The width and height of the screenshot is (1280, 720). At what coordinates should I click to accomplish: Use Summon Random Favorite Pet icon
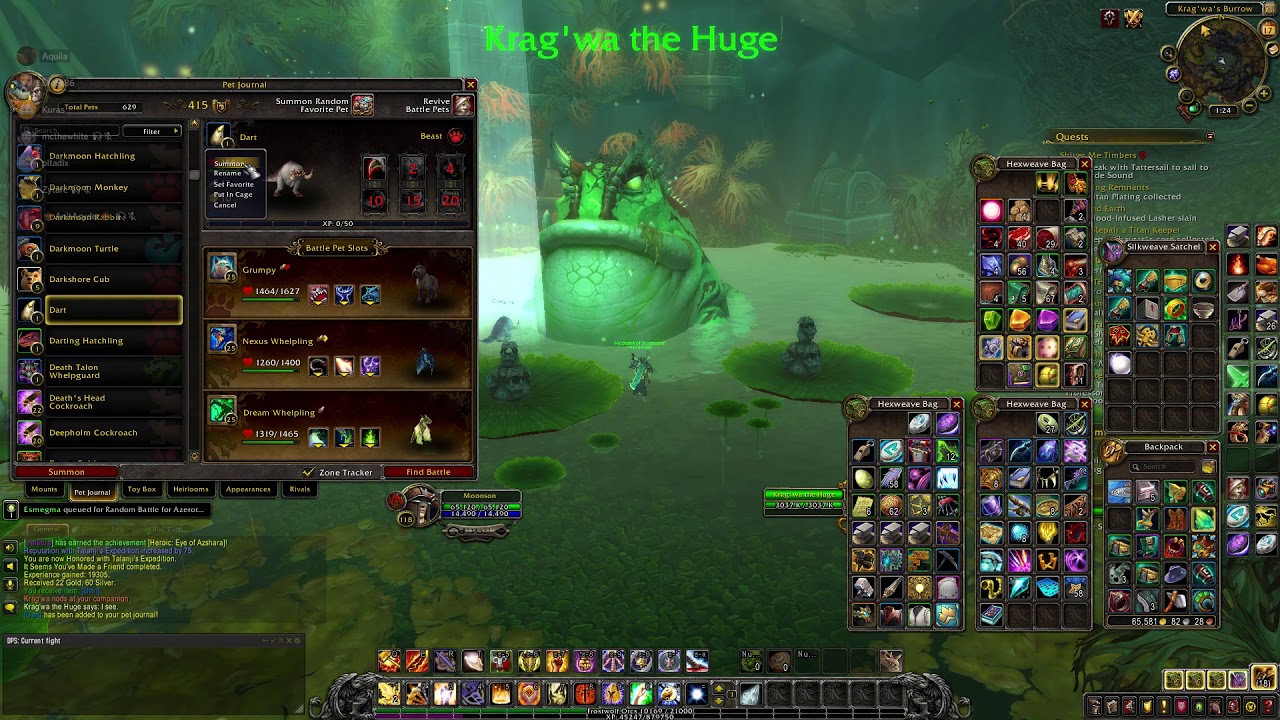(x=362, y=105)
